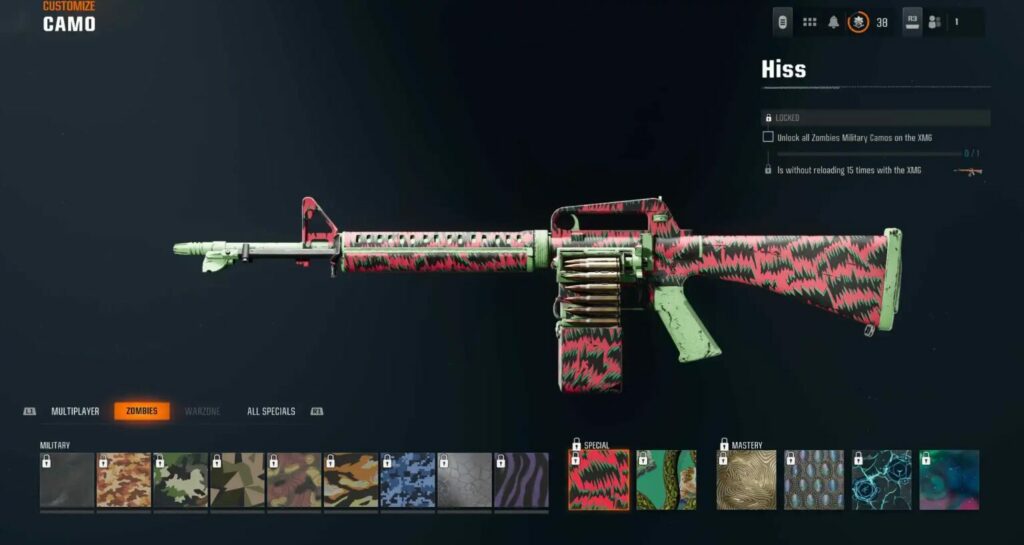Pick the purple tiger stripe military camo
1024x545 pixels.
pyautogui.click(x=521, y=481)
